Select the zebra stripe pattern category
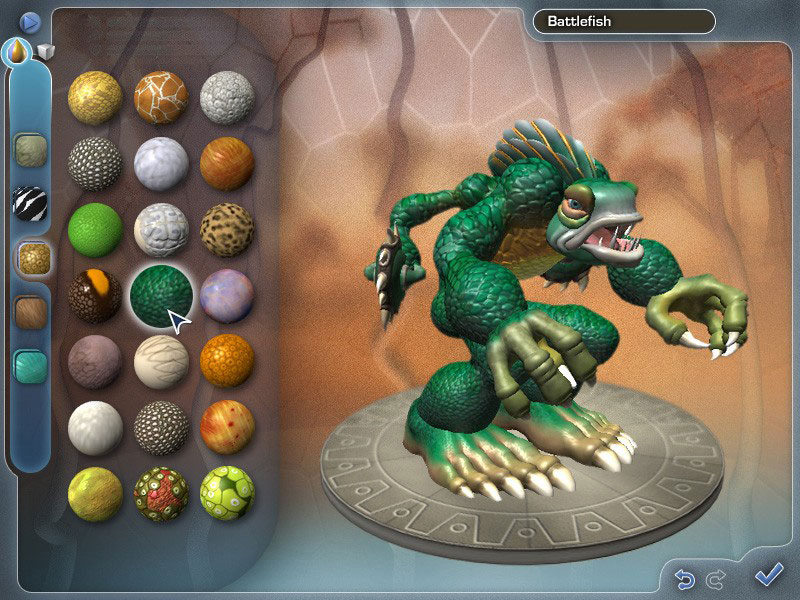 coord(30,204)
